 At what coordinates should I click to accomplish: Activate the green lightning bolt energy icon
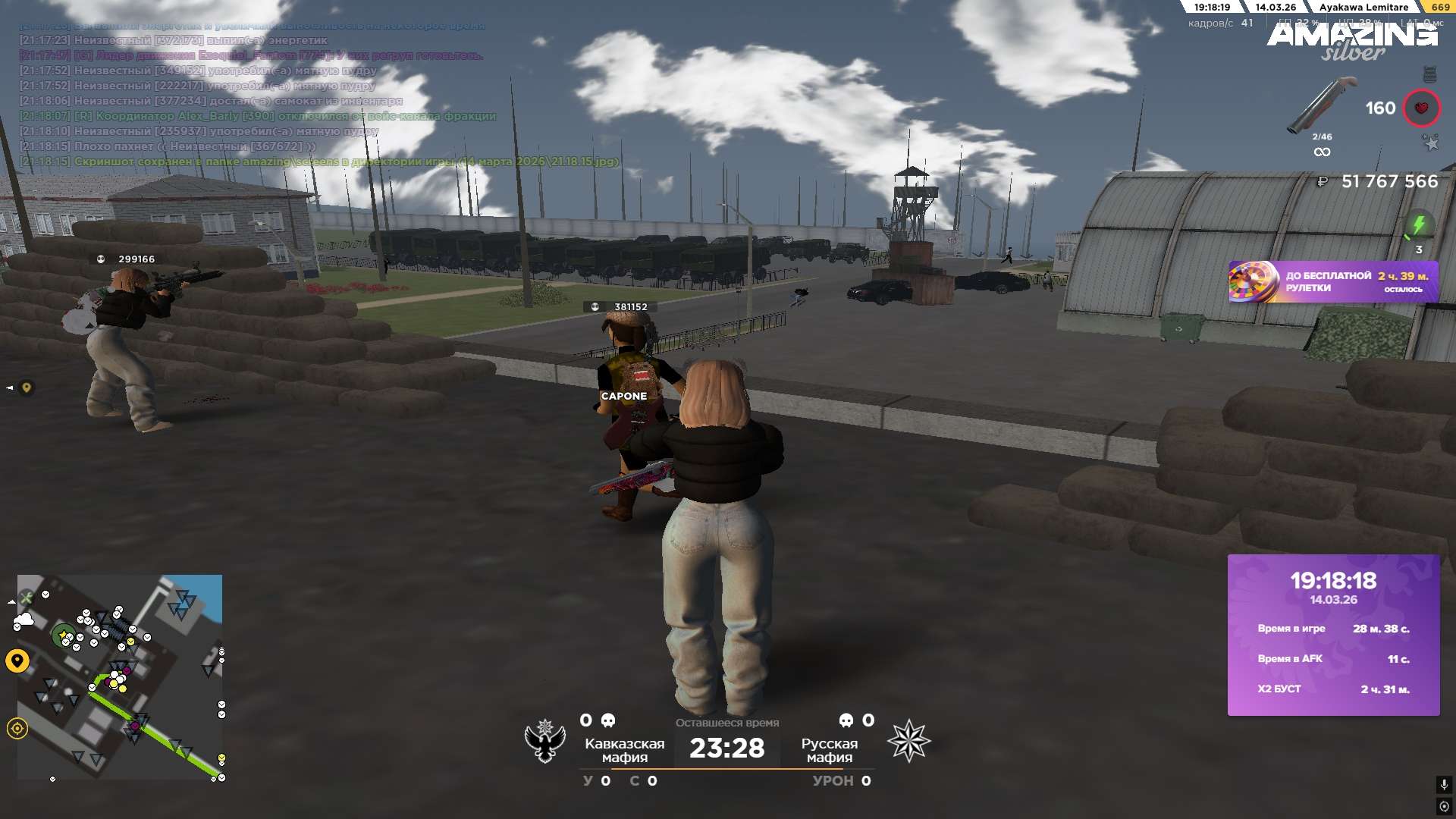(1419, 224)
